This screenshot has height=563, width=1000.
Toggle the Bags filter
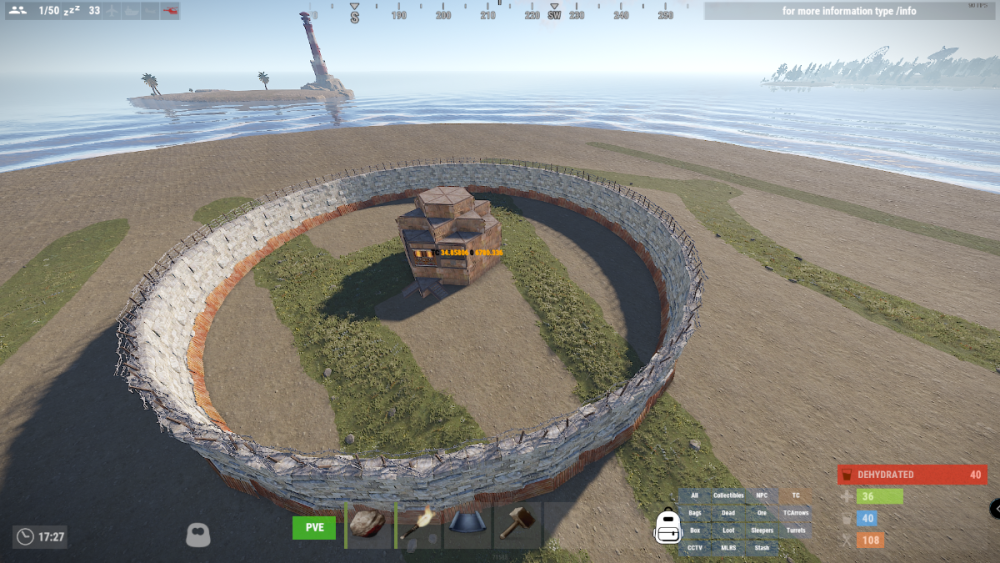tap(695, 513)
